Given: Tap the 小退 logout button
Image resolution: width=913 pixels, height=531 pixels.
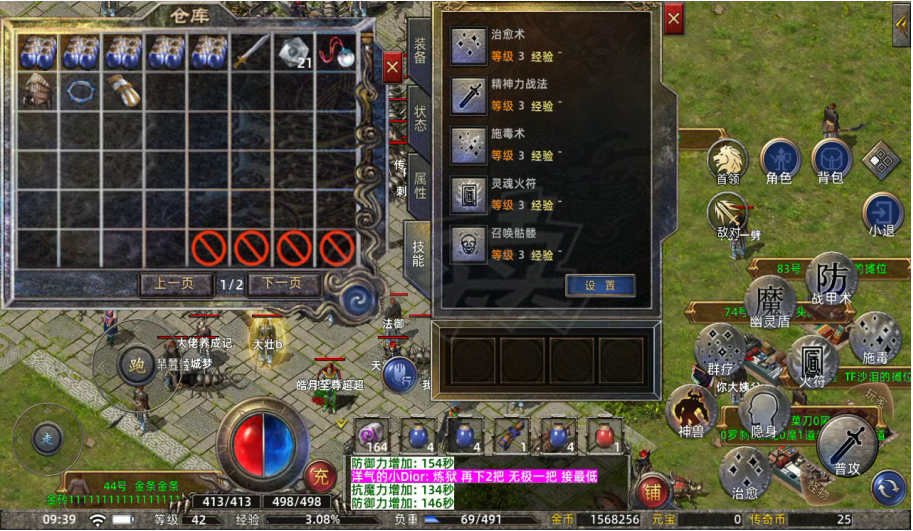Looking at the screenshot, I should coord(882,214).
